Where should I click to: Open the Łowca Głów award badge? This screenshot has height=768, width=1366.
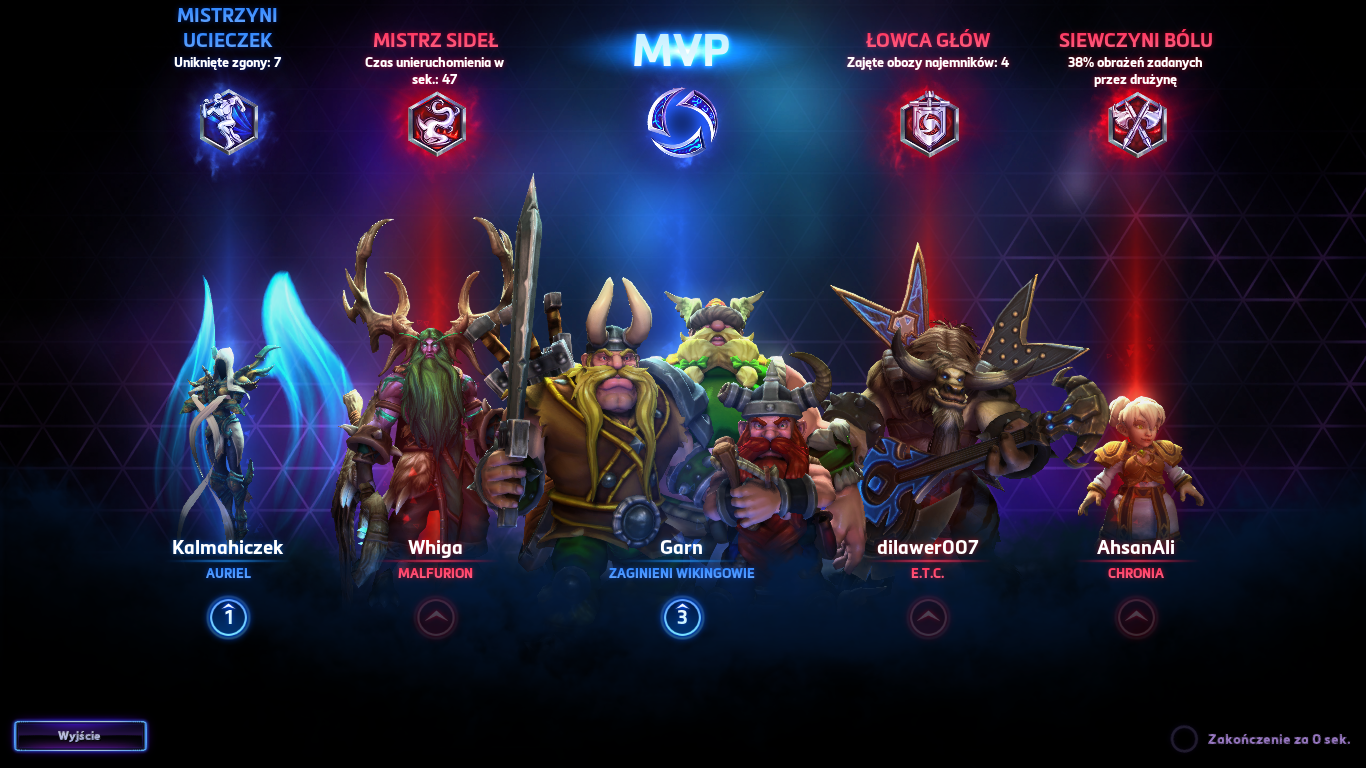click(x=931, y=125)
